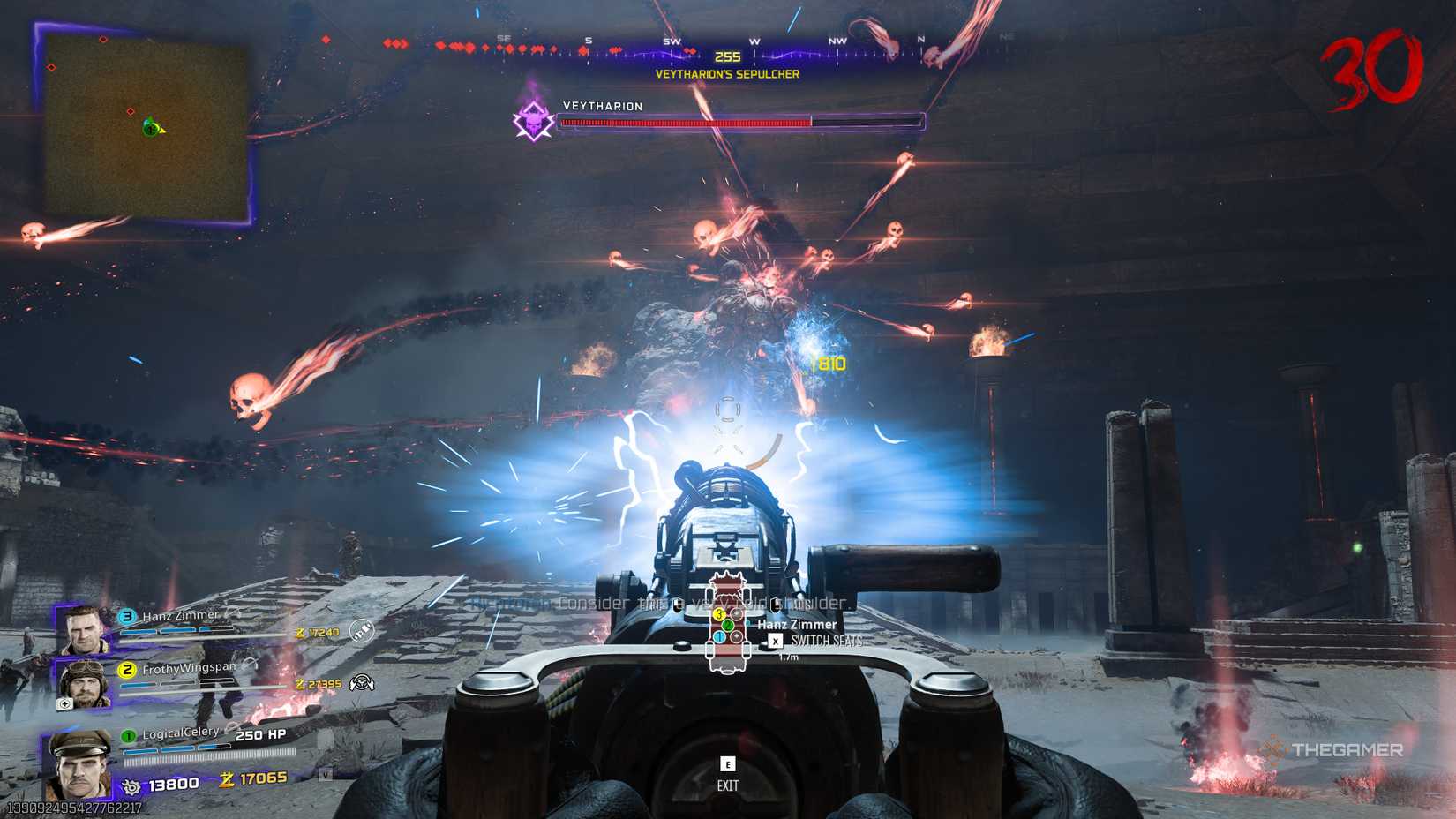This screenshot has width=1456, height=819.
Task: Click the V keybind box below LogicalCelery's stats
Action: (x=326, y=774)
